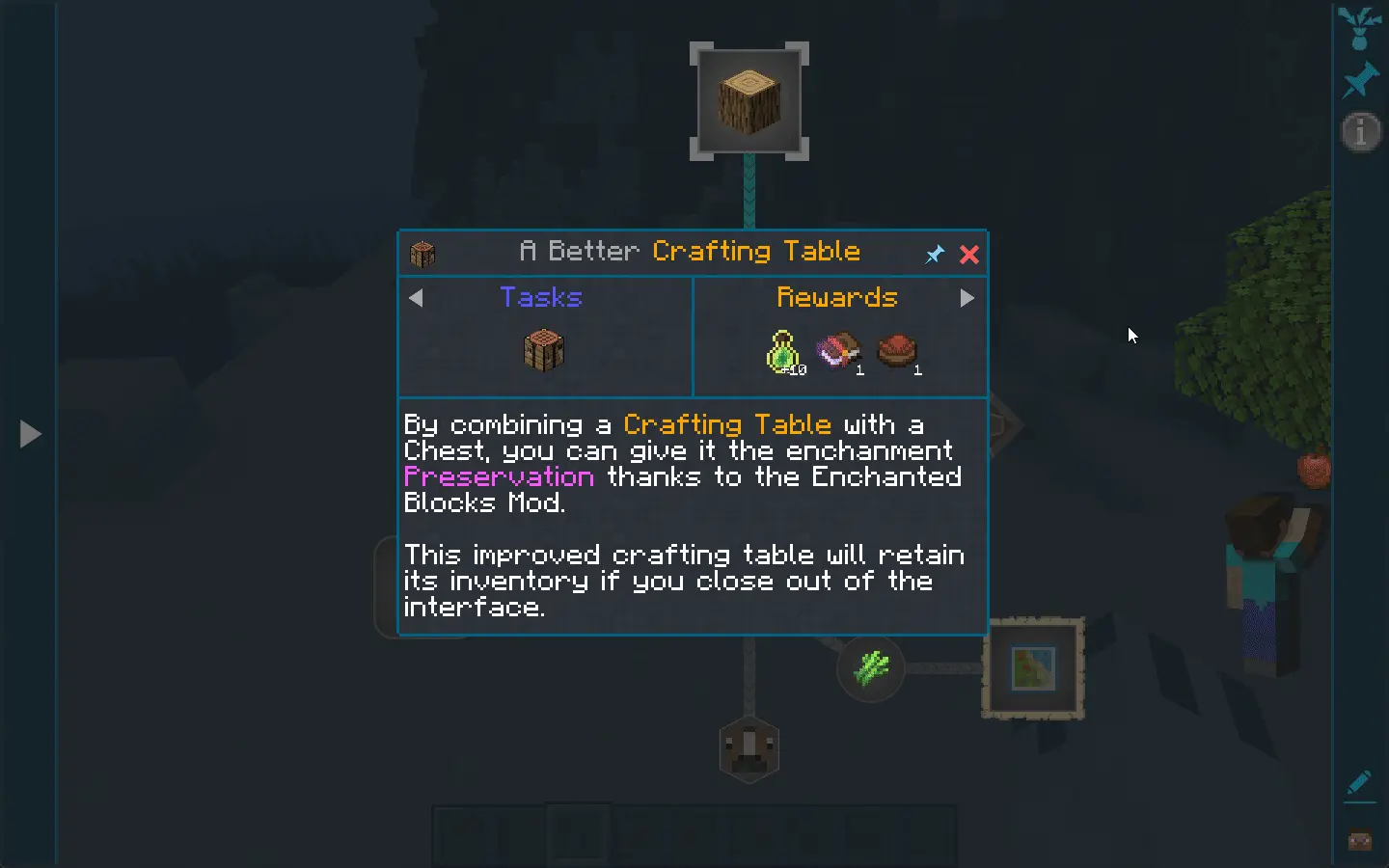
Task: Click the quest title bar crafting table icon
Action: (x=423, y=254)
